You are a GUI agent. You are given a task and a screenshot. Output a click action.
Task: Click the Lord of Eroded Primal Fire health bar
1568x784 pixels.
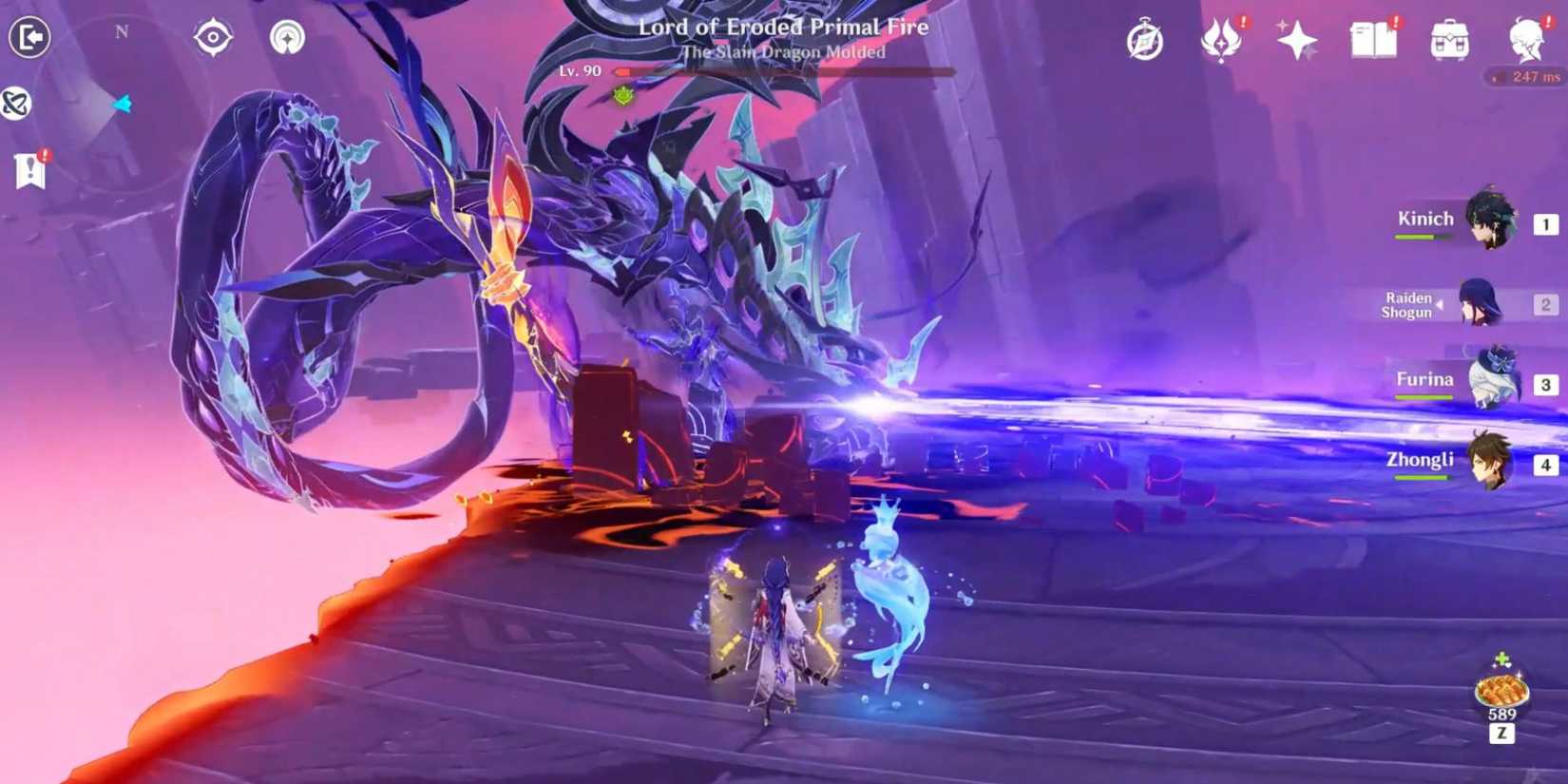click(x=779, y=71)
